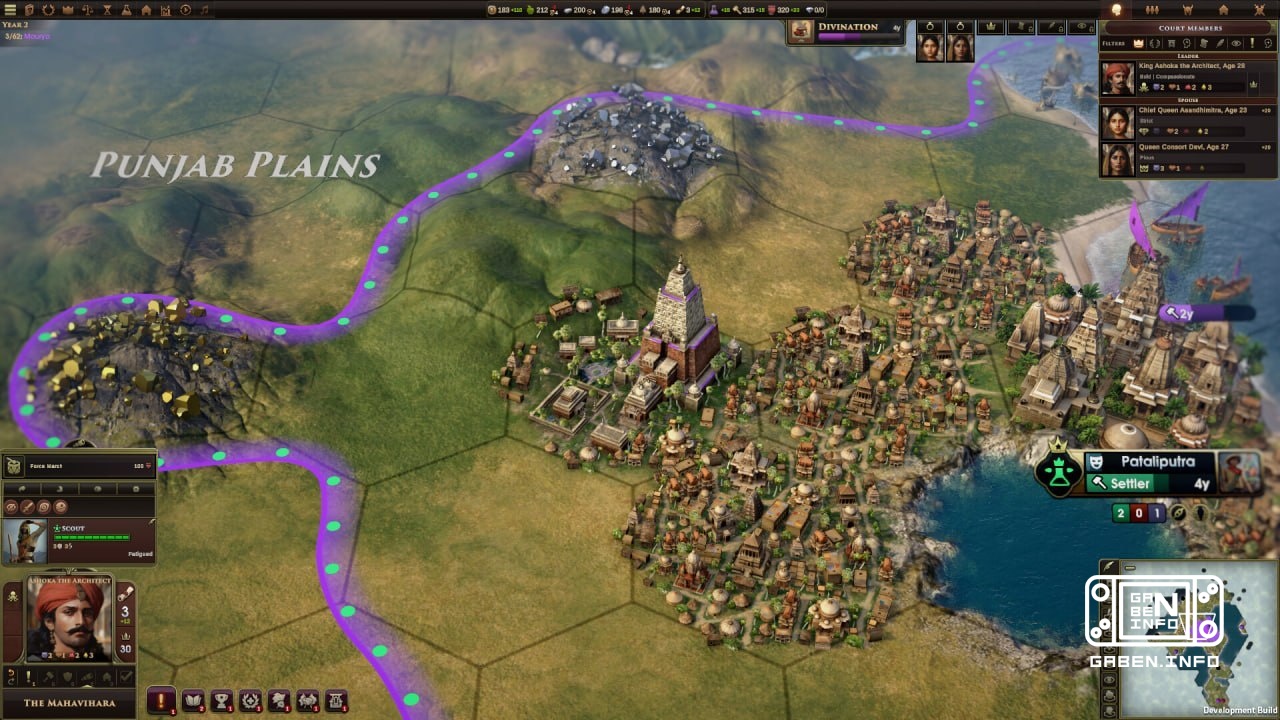The image size is (1280, 720).
Task: Click the trophy notification icon at the bottom
Action: coord(222,701)
